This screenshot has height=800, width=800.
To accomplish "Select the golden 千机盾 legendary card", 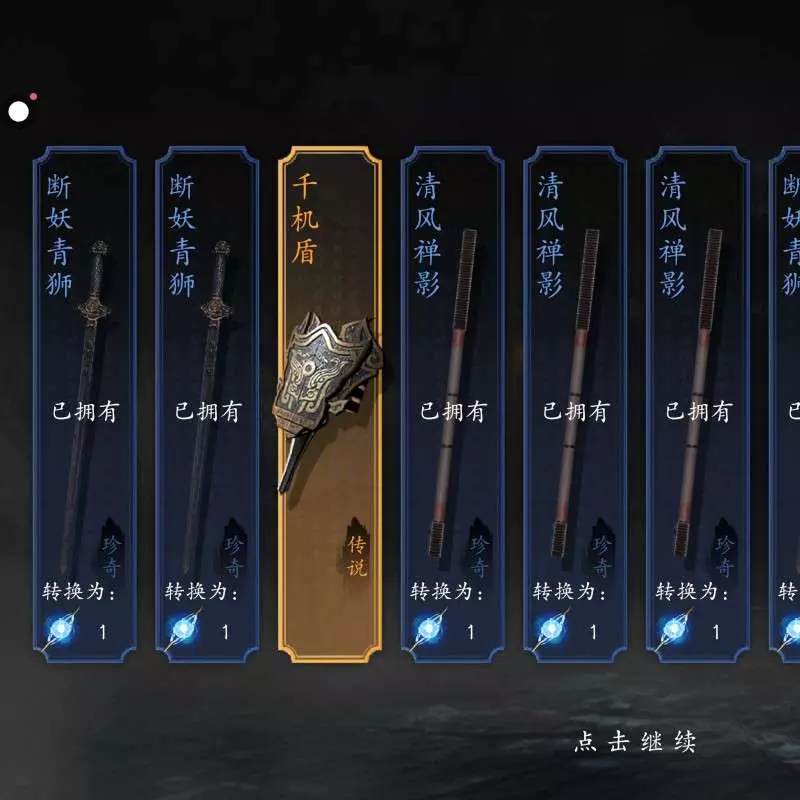I will [330, 400].
